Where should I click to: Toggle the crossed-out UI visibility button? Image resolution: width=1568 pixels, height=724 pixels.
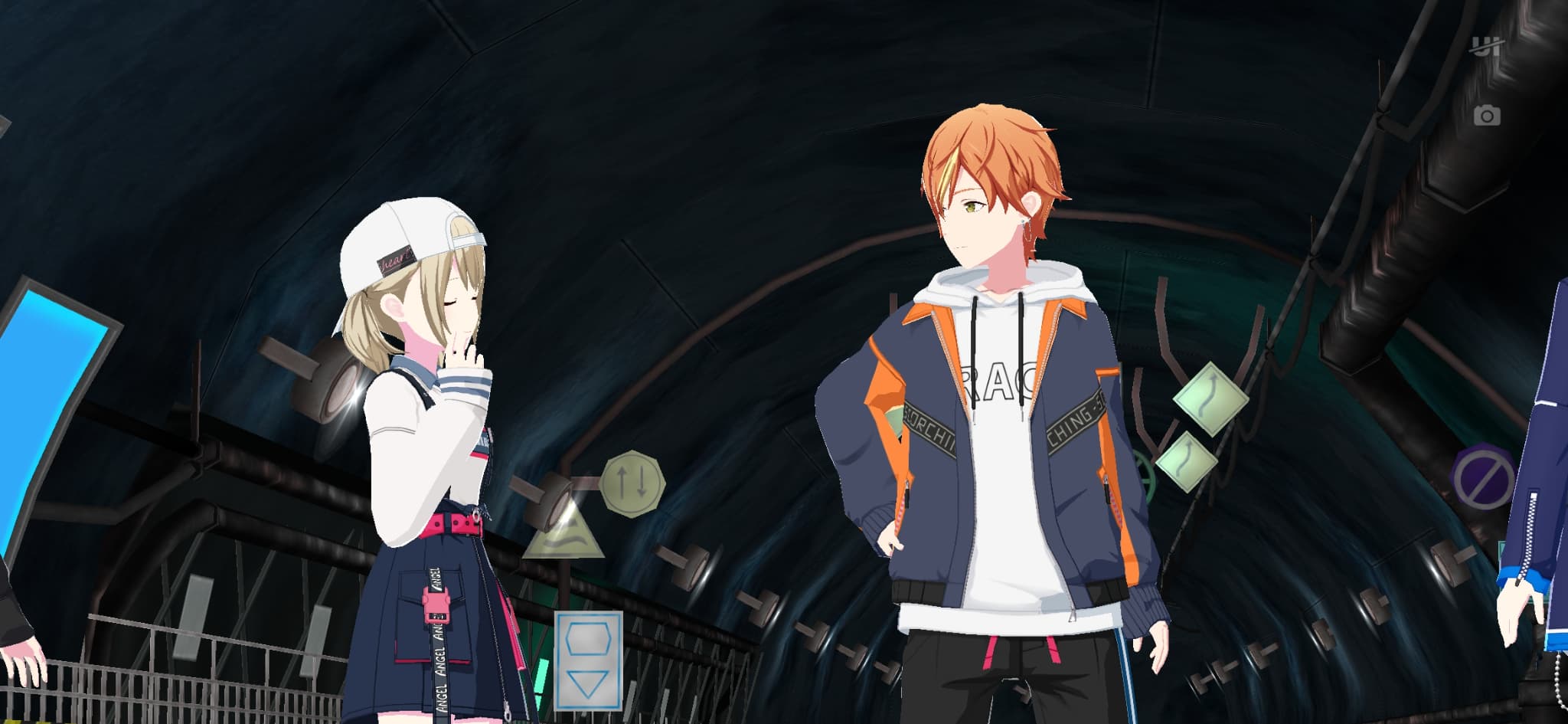point(1486,48)
